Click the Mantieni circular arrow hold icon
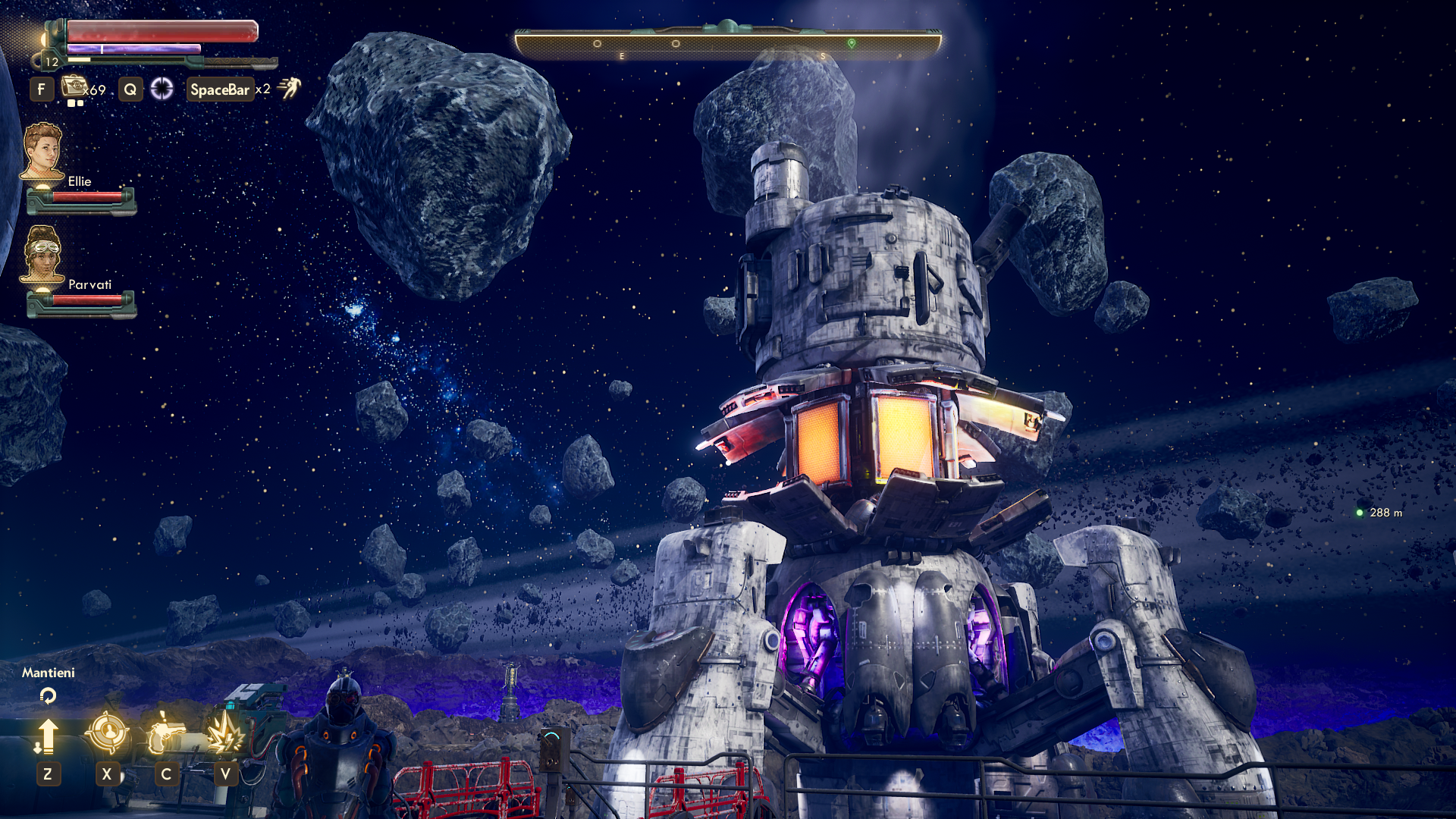Image resolution: width=1456 pixels, height=819 pixels. 48,695
